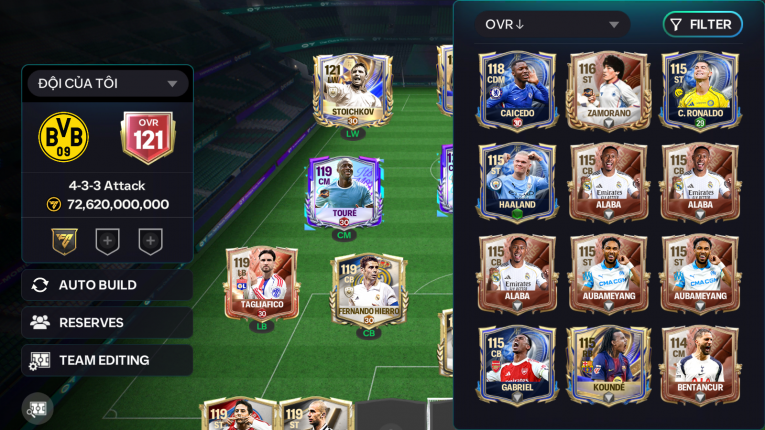The width and height of the screenshot is (765, 430).
Task: Open Team Editing
Action: point(107,360)
